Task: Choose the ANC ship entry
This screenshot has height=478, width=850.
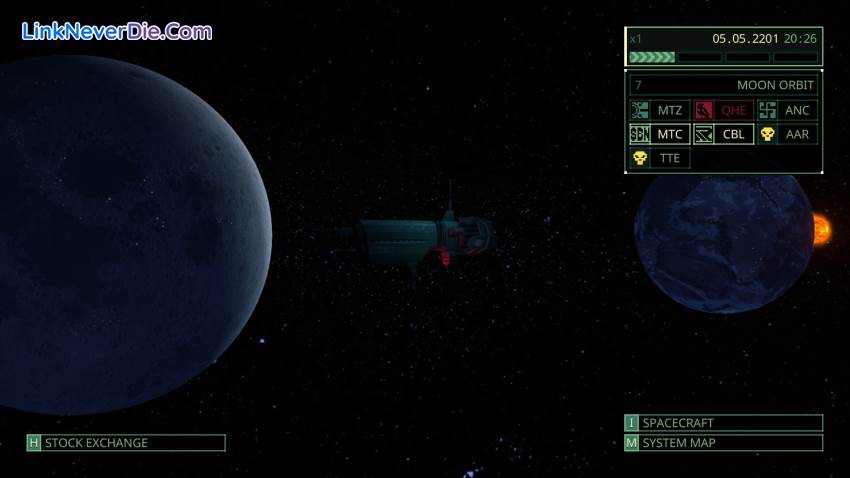Action: tap(788, 110)
